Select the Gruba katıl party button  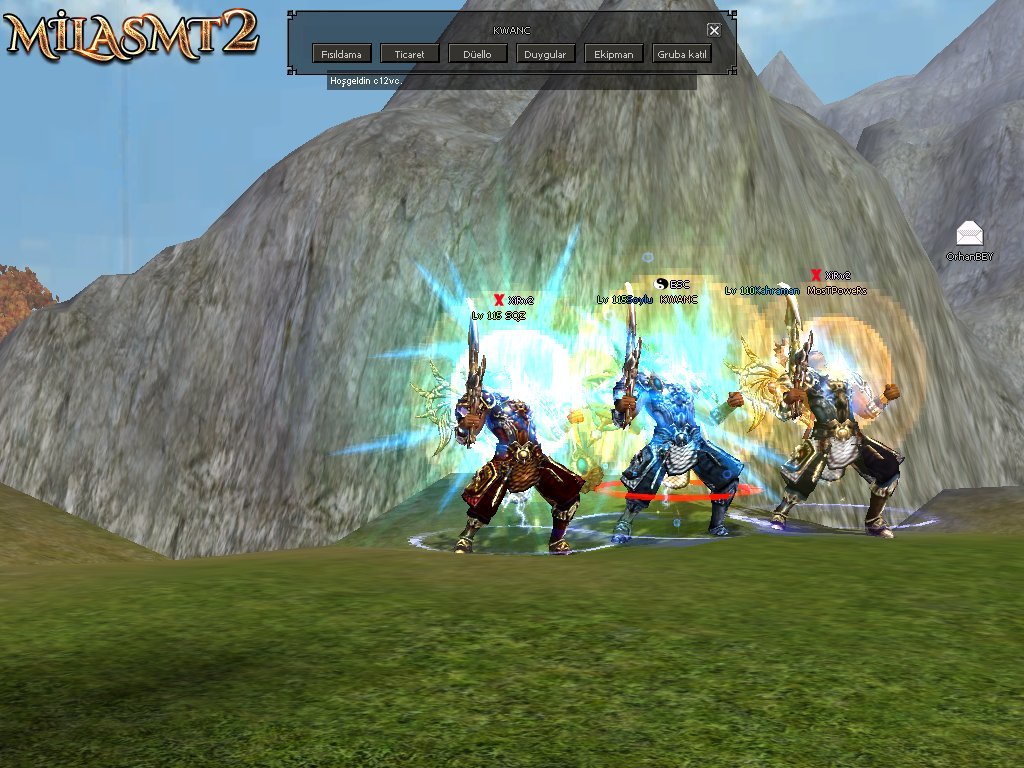pyautogui.click(x=682, y=54)
